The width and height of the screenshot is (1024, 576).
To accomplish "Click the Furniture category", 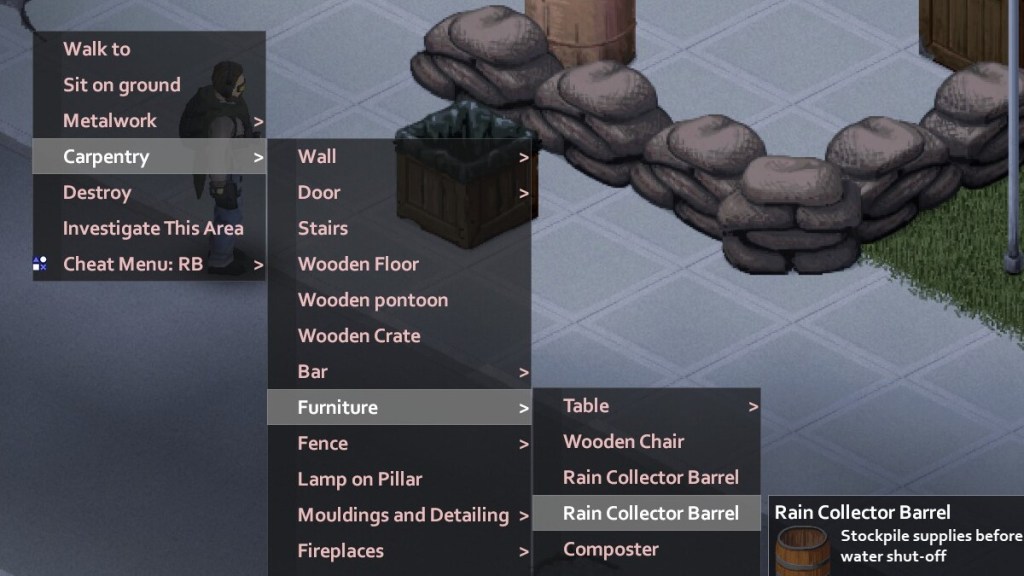I will pyautogui.click(x=338, y=408).
